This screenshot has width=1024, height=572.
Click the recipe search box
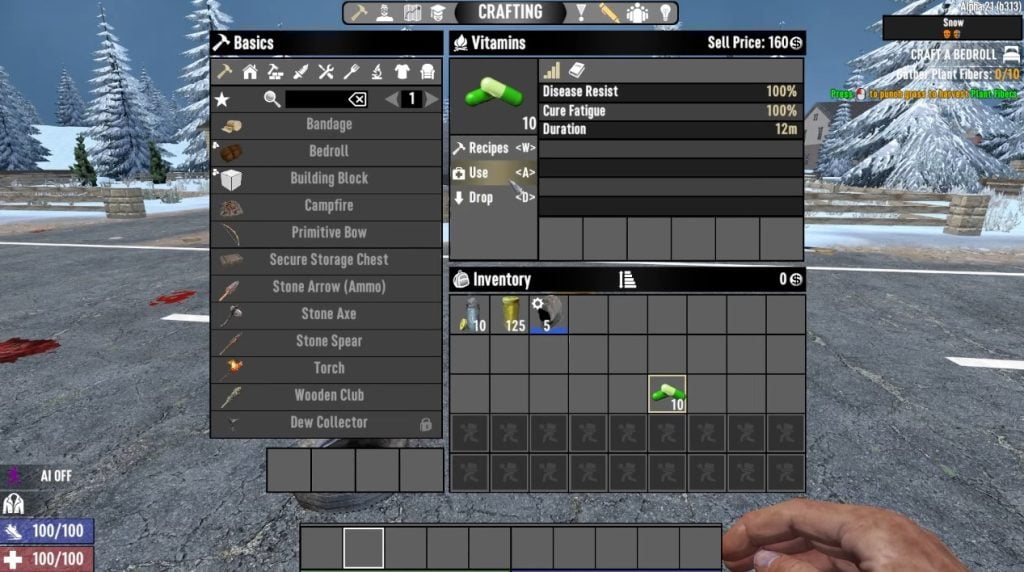[x=316, y=99]
